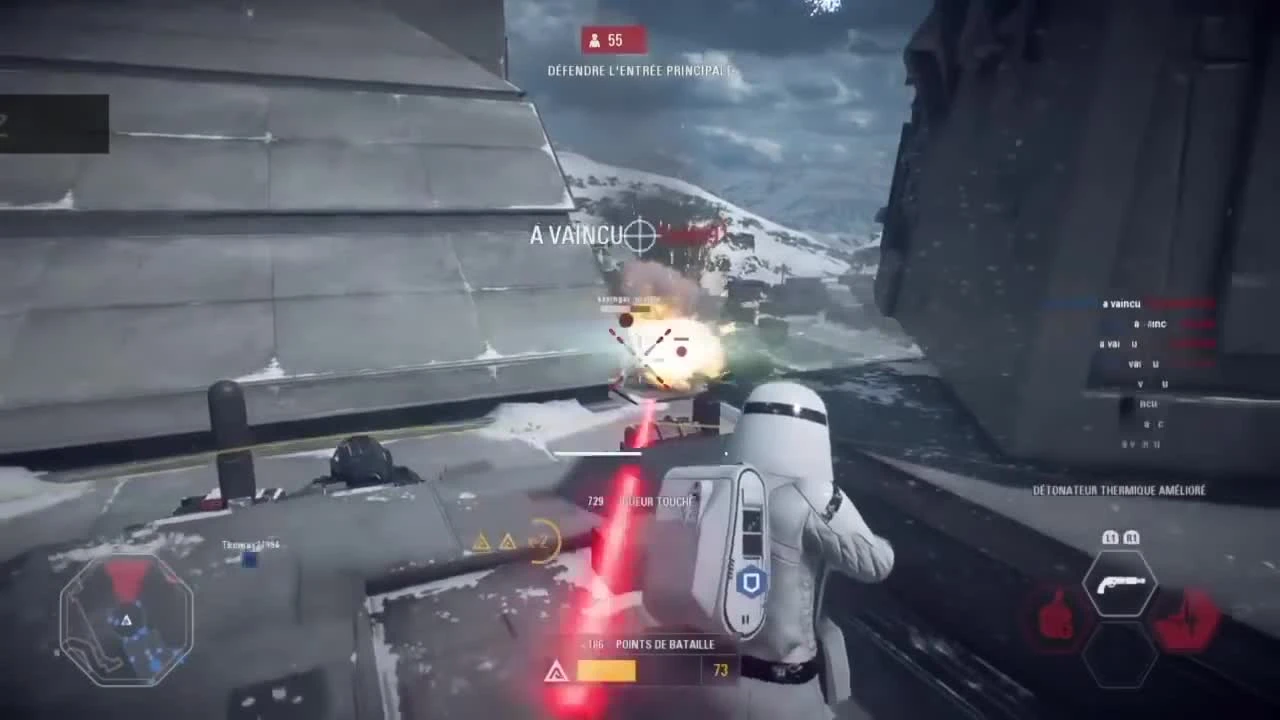Click the second yellow warning triangle indicator
1280x720 pixels.
(508, 540)
